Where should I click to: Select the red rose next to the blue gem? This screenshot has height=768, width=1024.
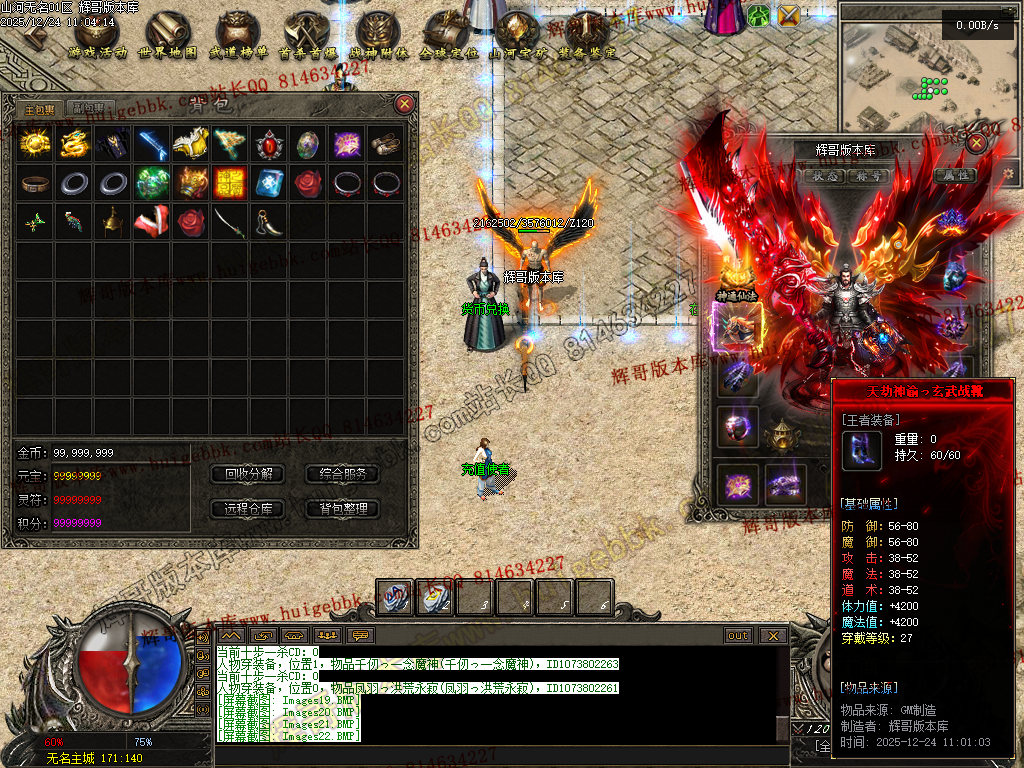[308, 184]
